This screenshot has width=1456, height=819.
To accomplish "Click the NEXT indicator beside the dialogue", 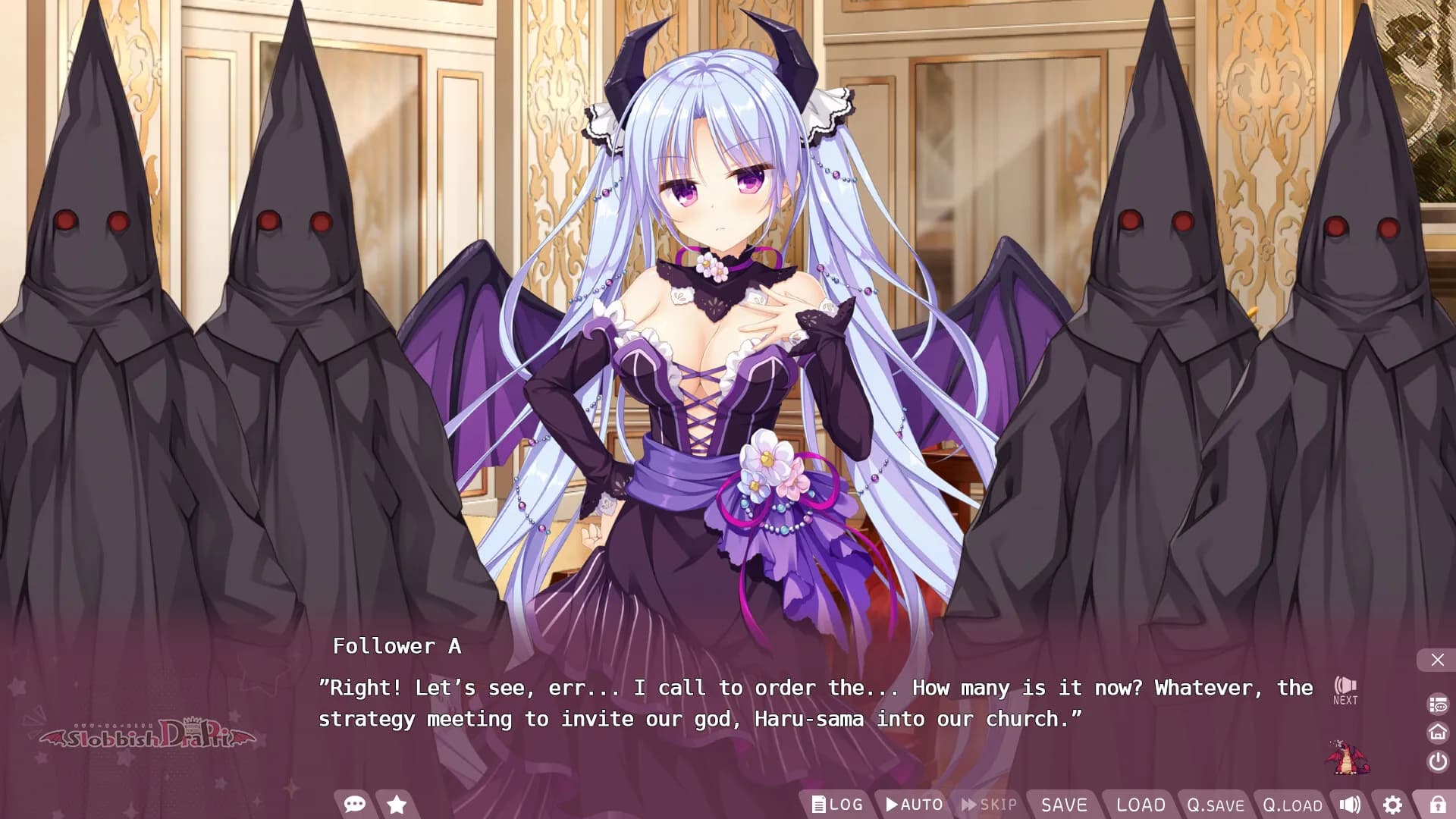I will (x=1345, y=690).
